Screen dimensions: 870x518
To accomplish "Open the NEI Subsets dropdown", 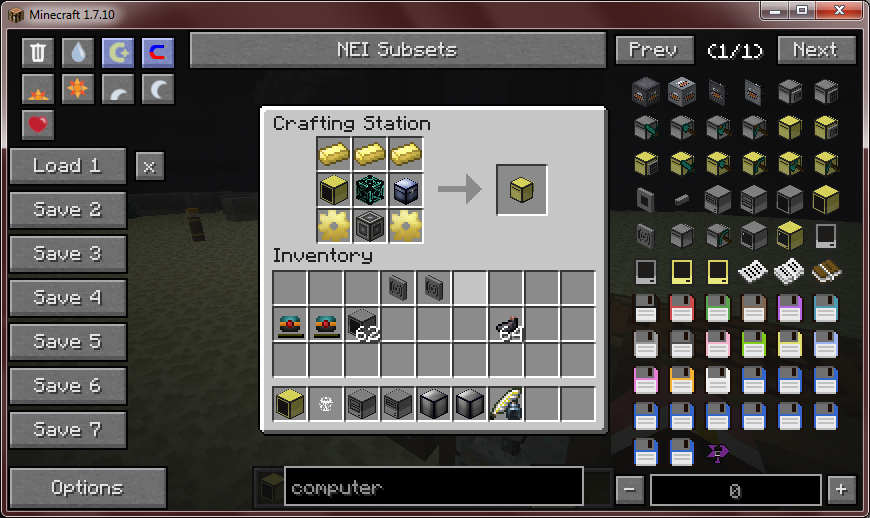I will click(397, 50).
